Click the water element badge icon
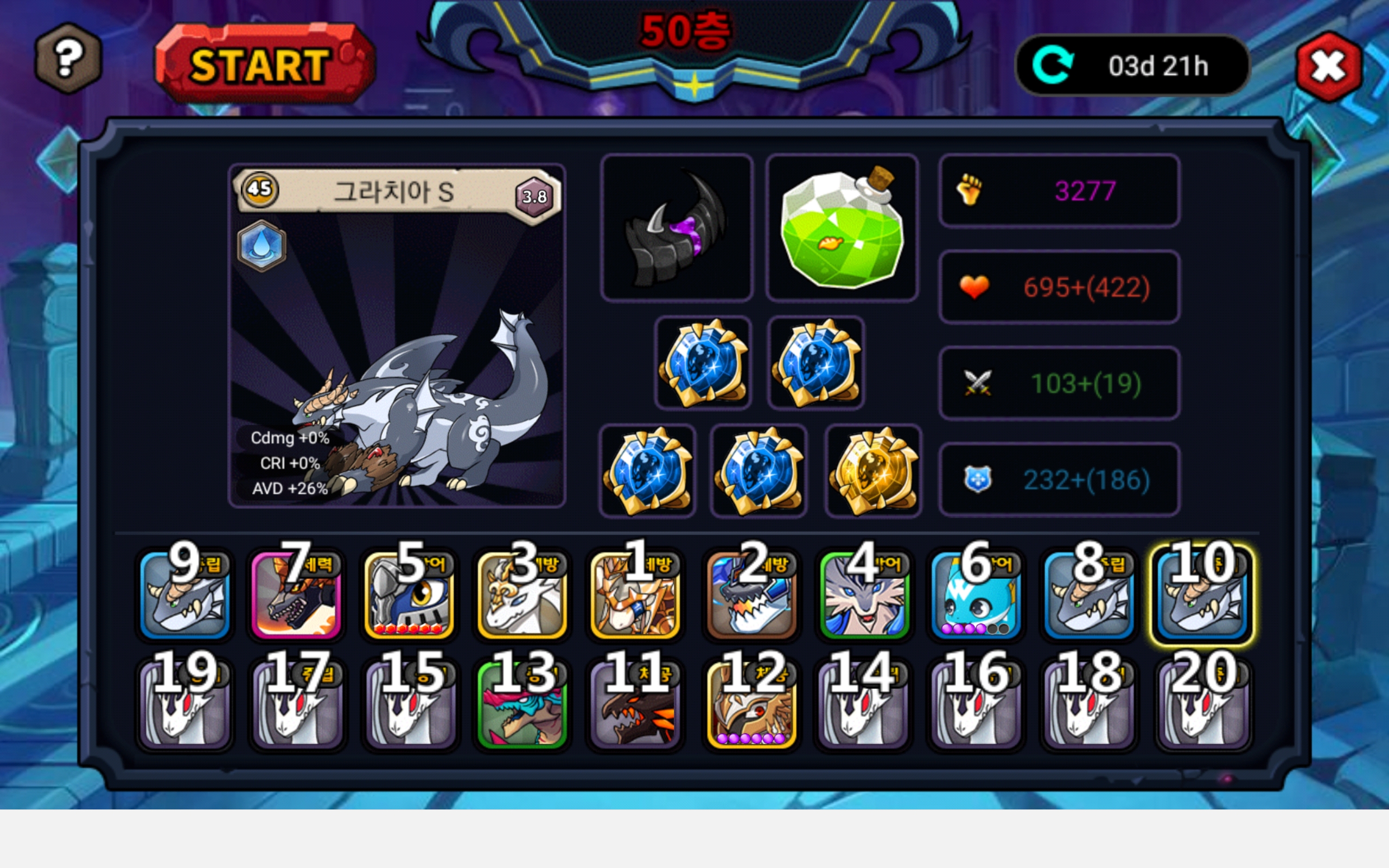 (x=262, y=246)
